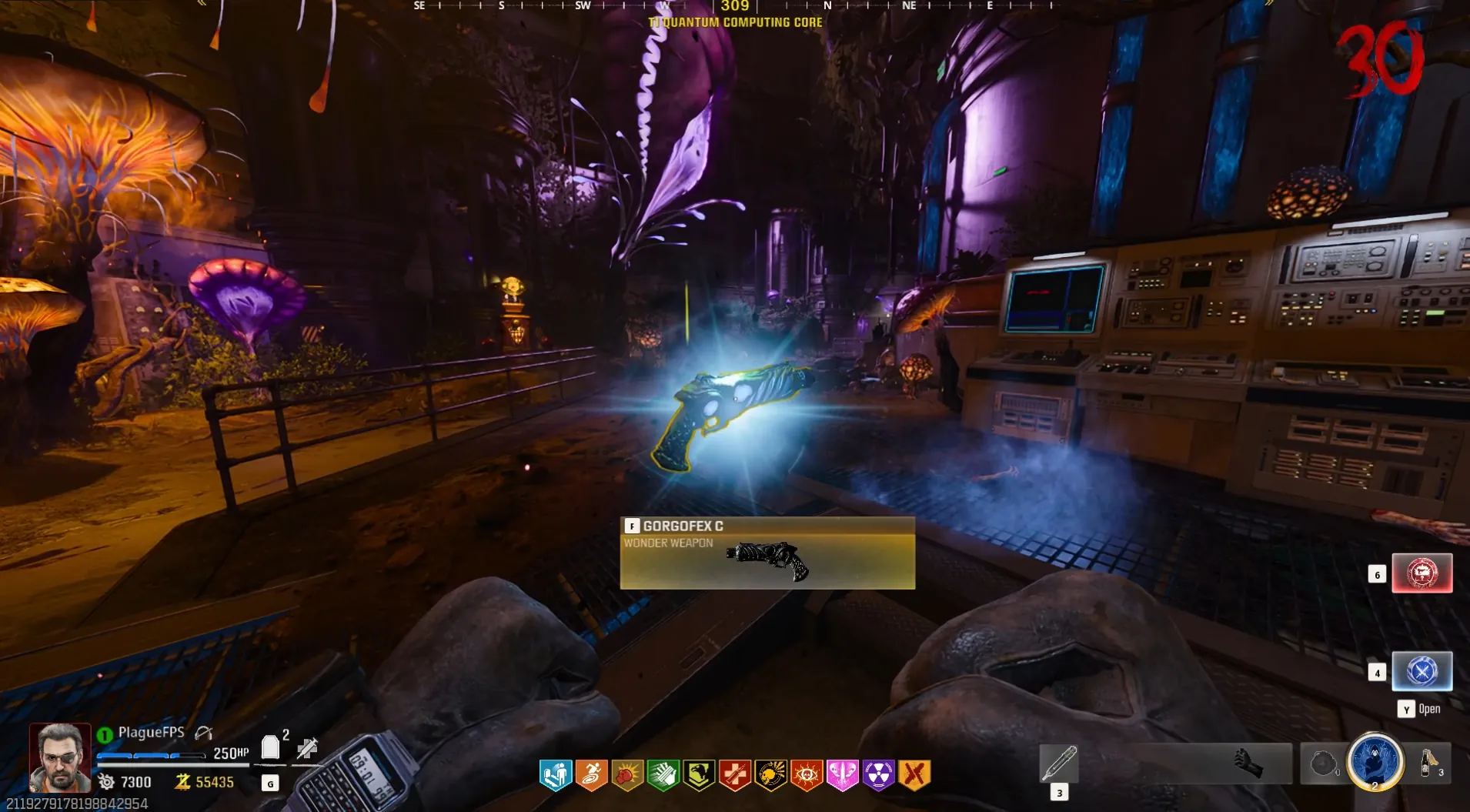Click the orange running-man perk icon
Screen dimensions: 1470x812
[591, 775]
